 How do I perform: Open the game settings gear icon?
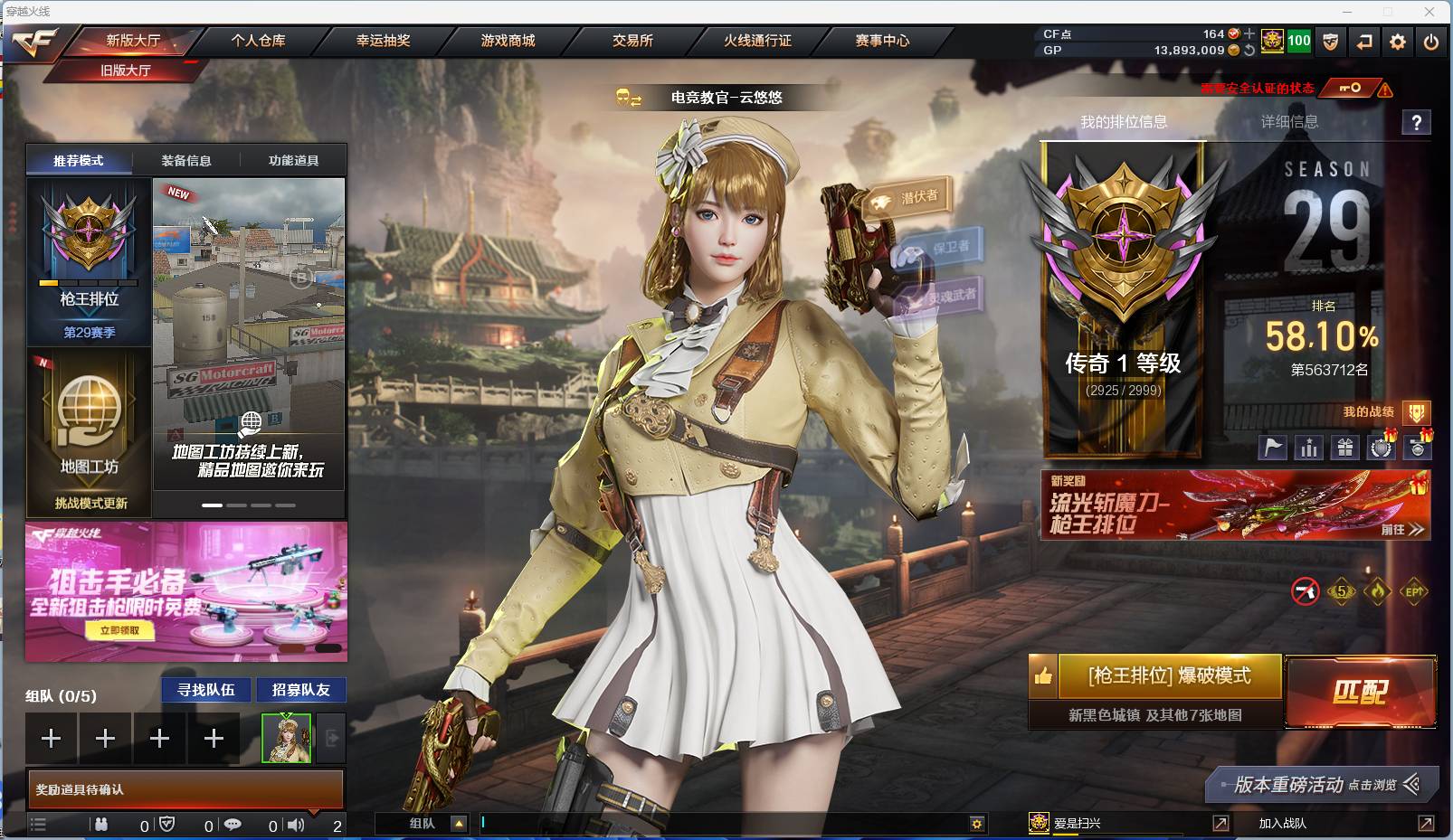tap(1397, 41)
